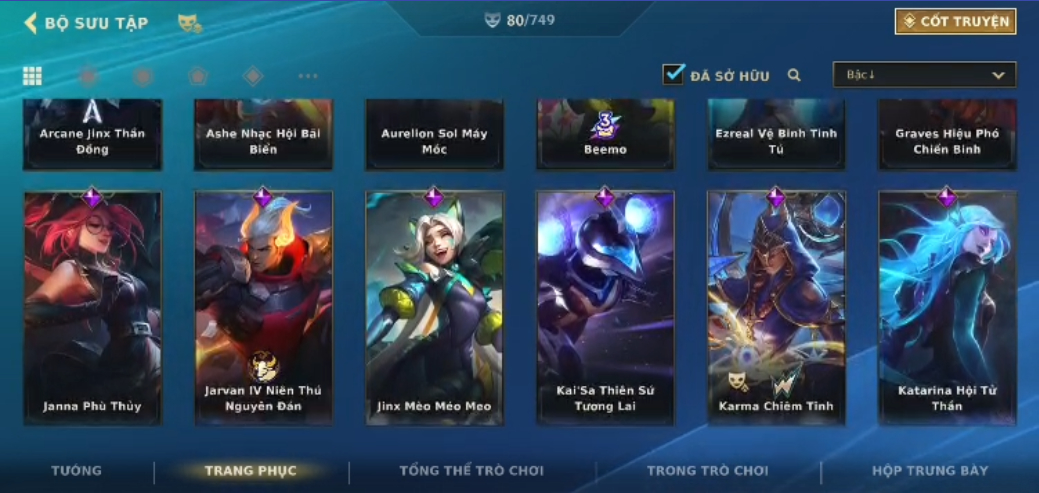The width and height of the screenshot is (1039, 493).
Task: Select the Beemo skin card
Action: click(x=605, y=134)
